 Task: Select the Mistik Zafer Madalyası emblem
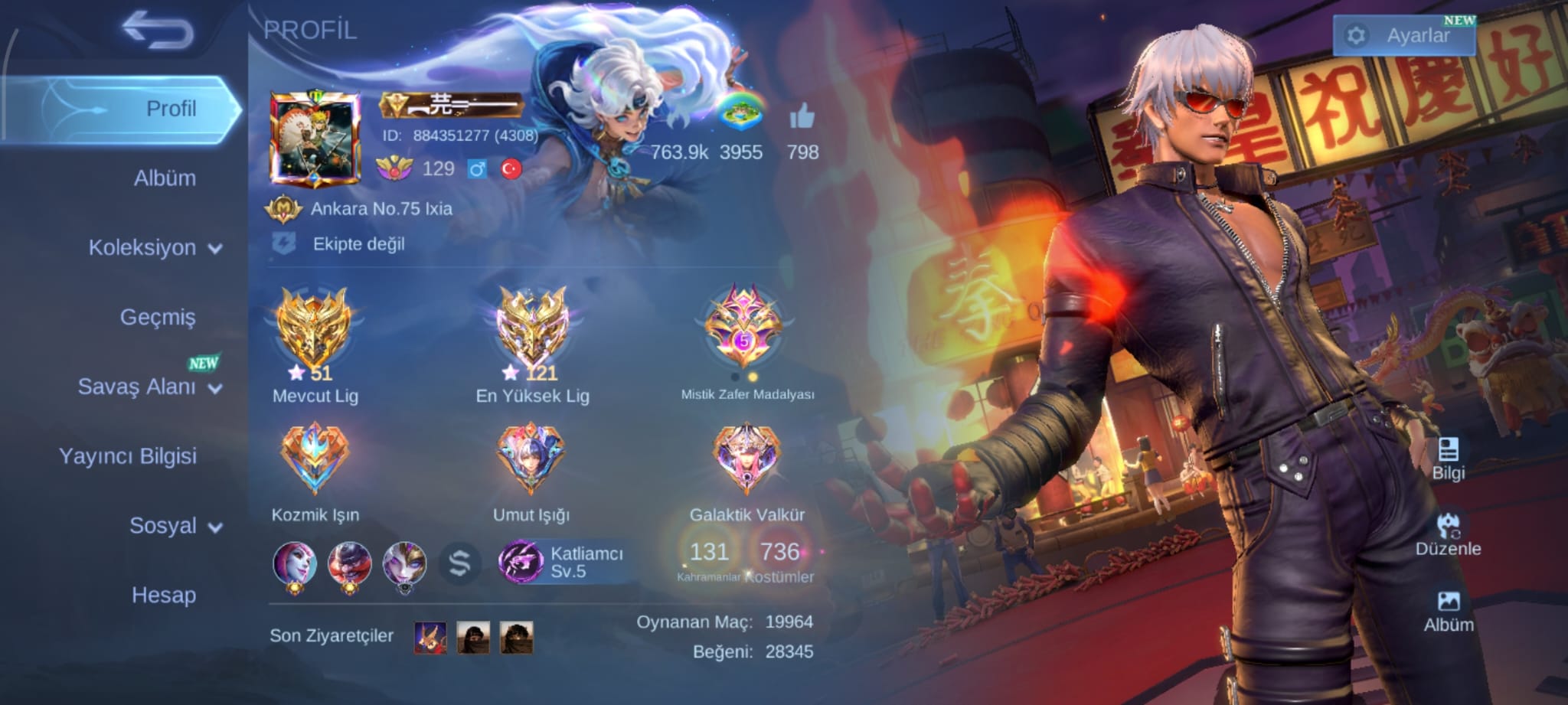pos(744,329)
